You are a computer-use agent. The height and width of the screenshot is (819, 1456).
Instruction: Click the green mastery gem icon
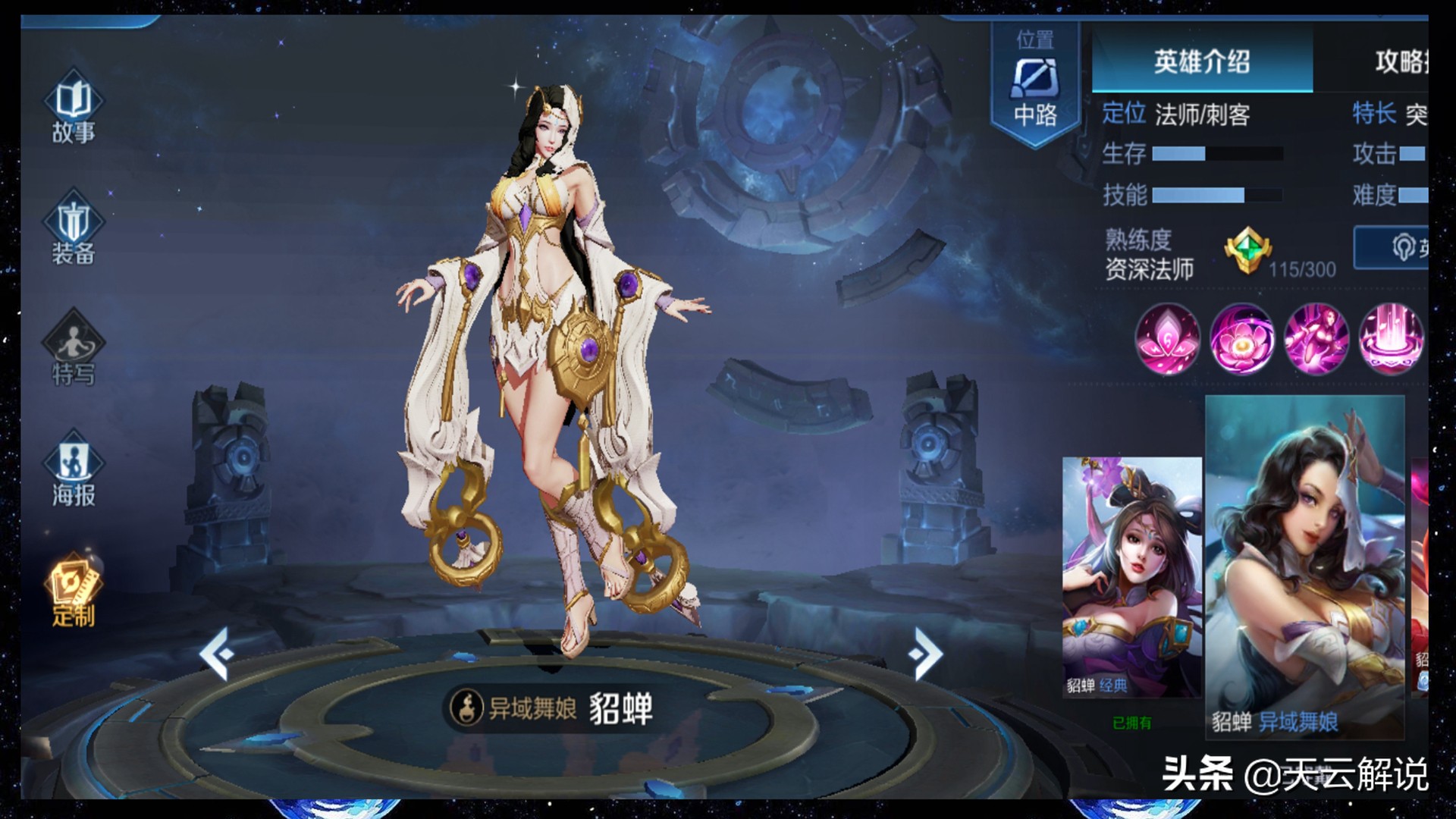[x=1247, y=251]
